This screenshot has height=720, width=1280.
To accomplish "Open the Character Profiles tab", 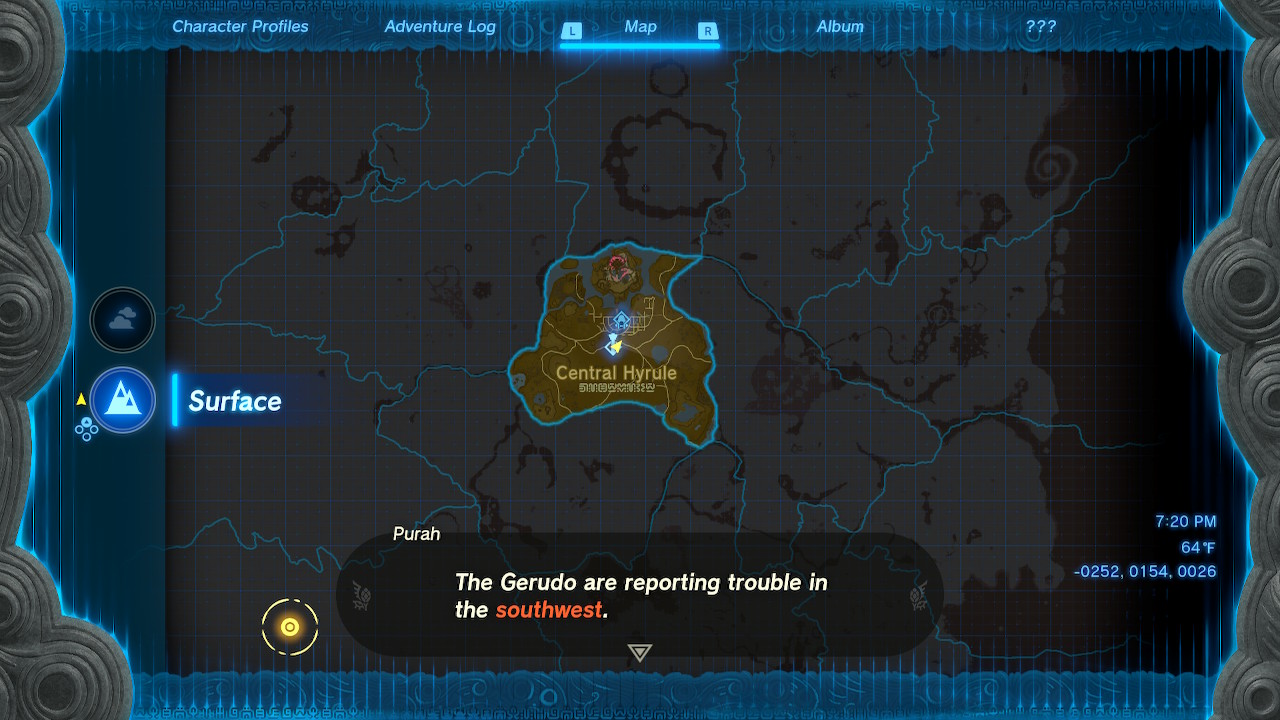I will click(x=240, y=27).
